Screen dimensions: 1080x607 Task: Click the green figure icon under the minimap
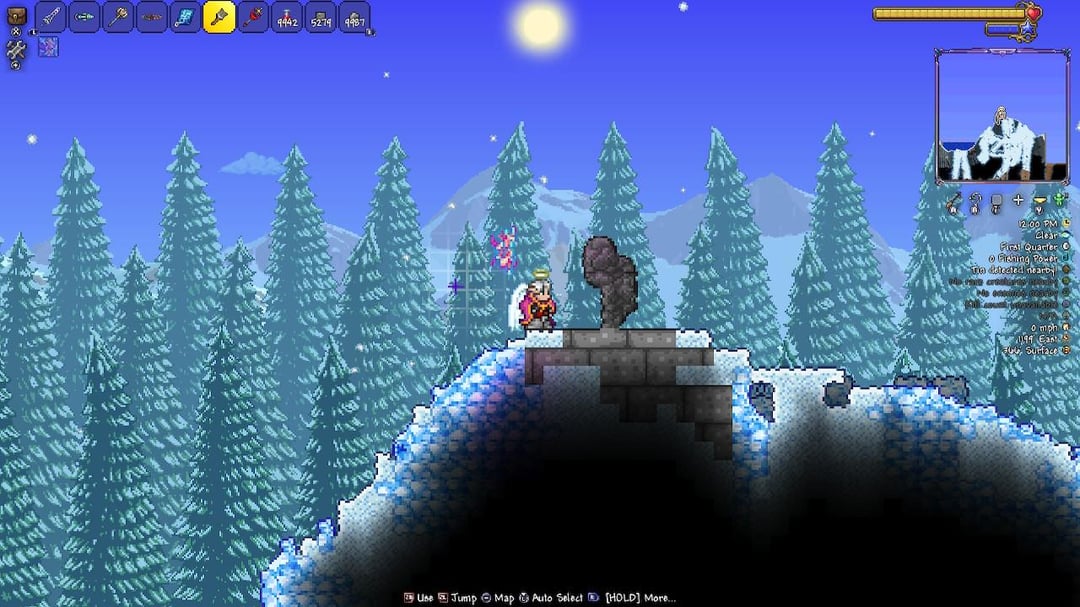[1060, 201]
